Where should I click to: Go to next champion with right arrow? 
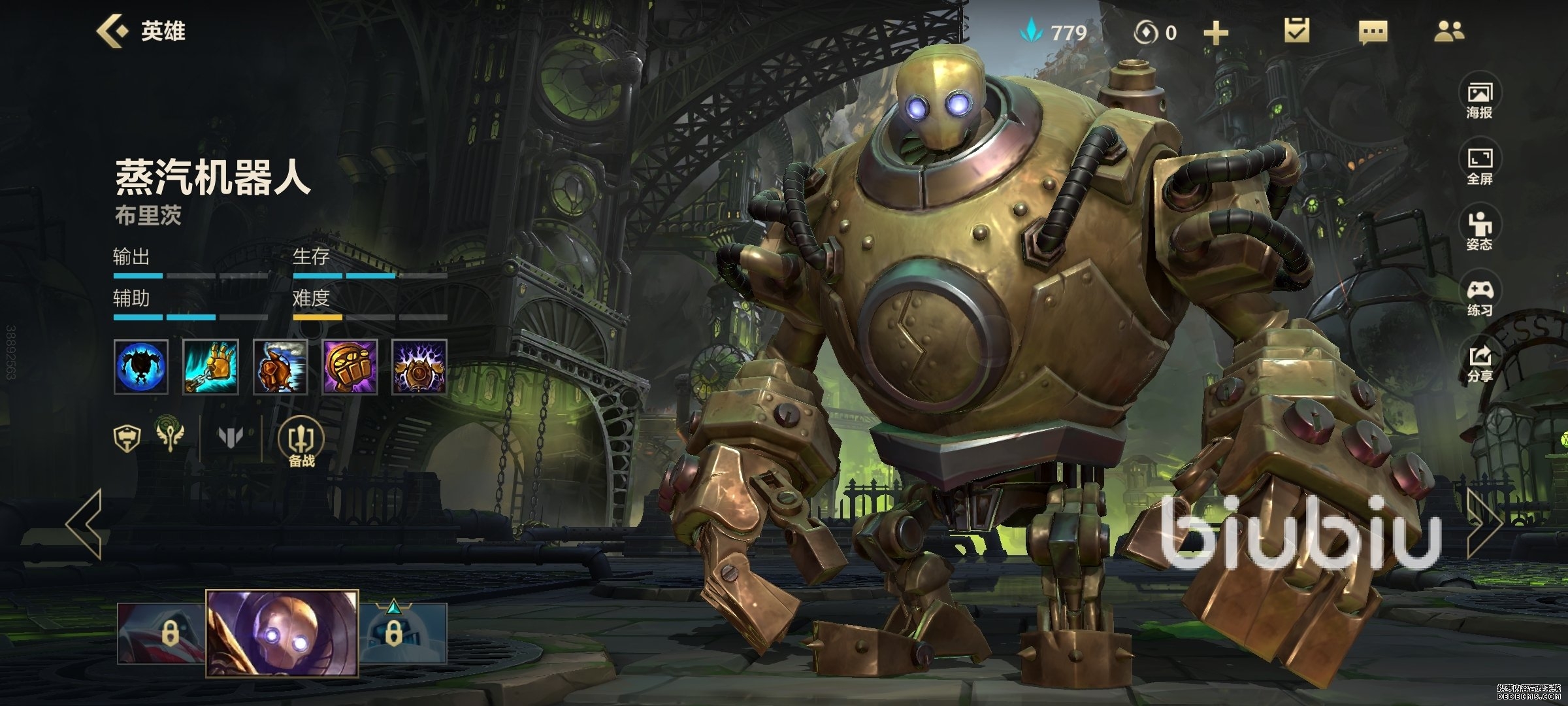(1484, 524)
